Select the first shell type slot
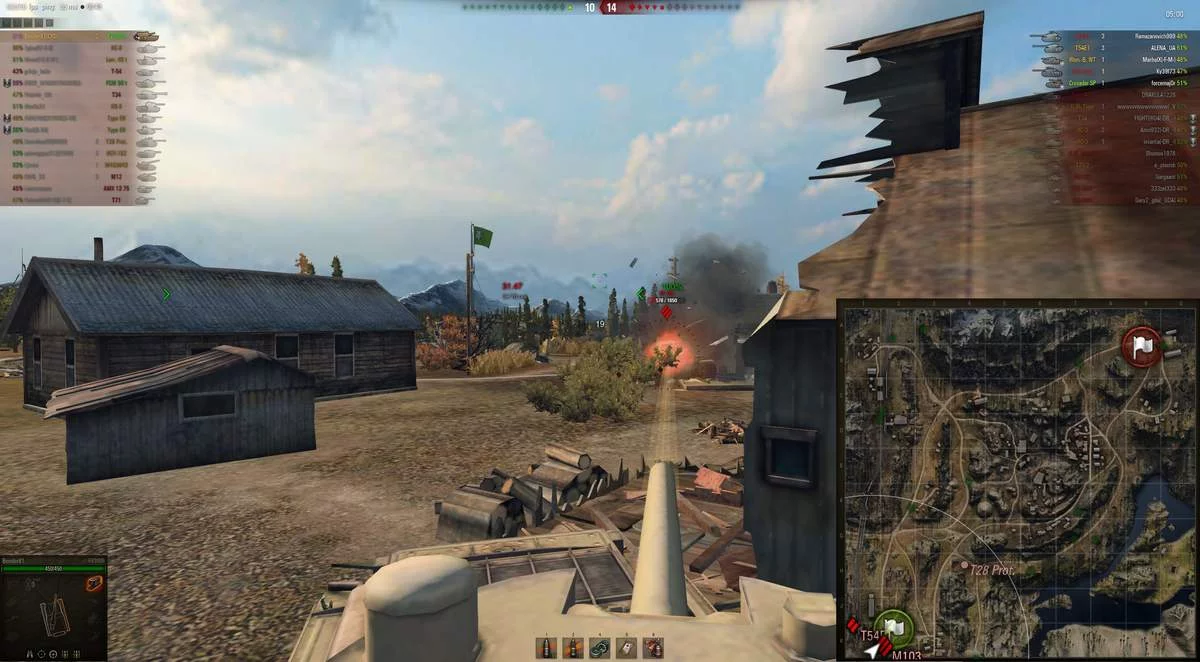The width and height of the screenshot is (1200, 662). 546,648
